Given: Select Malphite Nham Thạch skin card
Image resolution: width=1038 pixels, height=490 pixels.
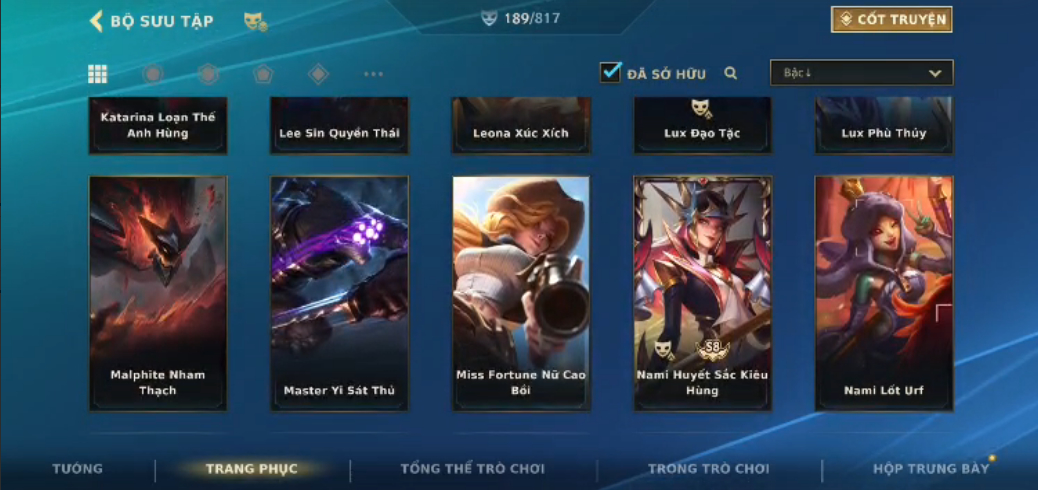Looking at the screenshot, I should pyautogui.click(x=158, y=293).
